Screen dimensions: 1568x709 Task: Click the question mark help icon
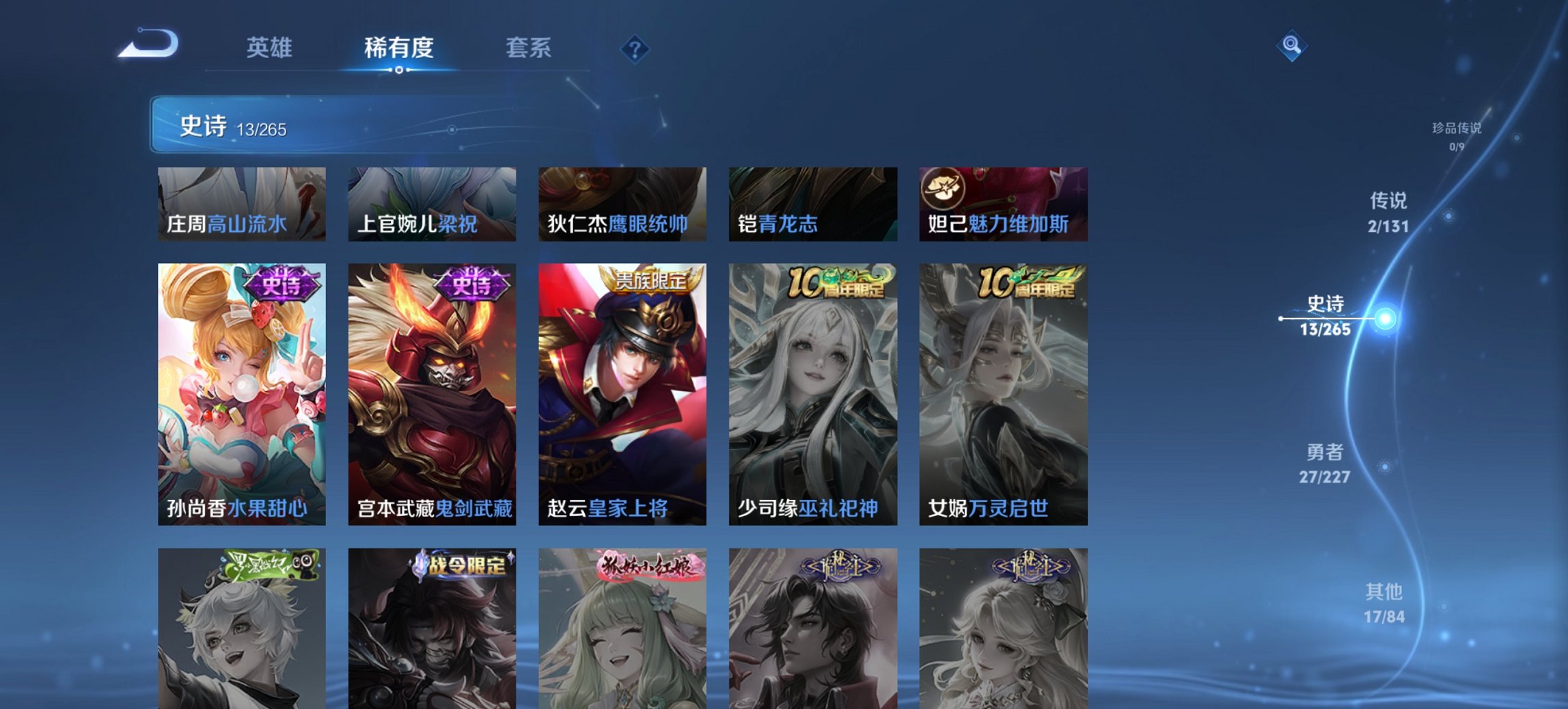click(x=635, y=49)
